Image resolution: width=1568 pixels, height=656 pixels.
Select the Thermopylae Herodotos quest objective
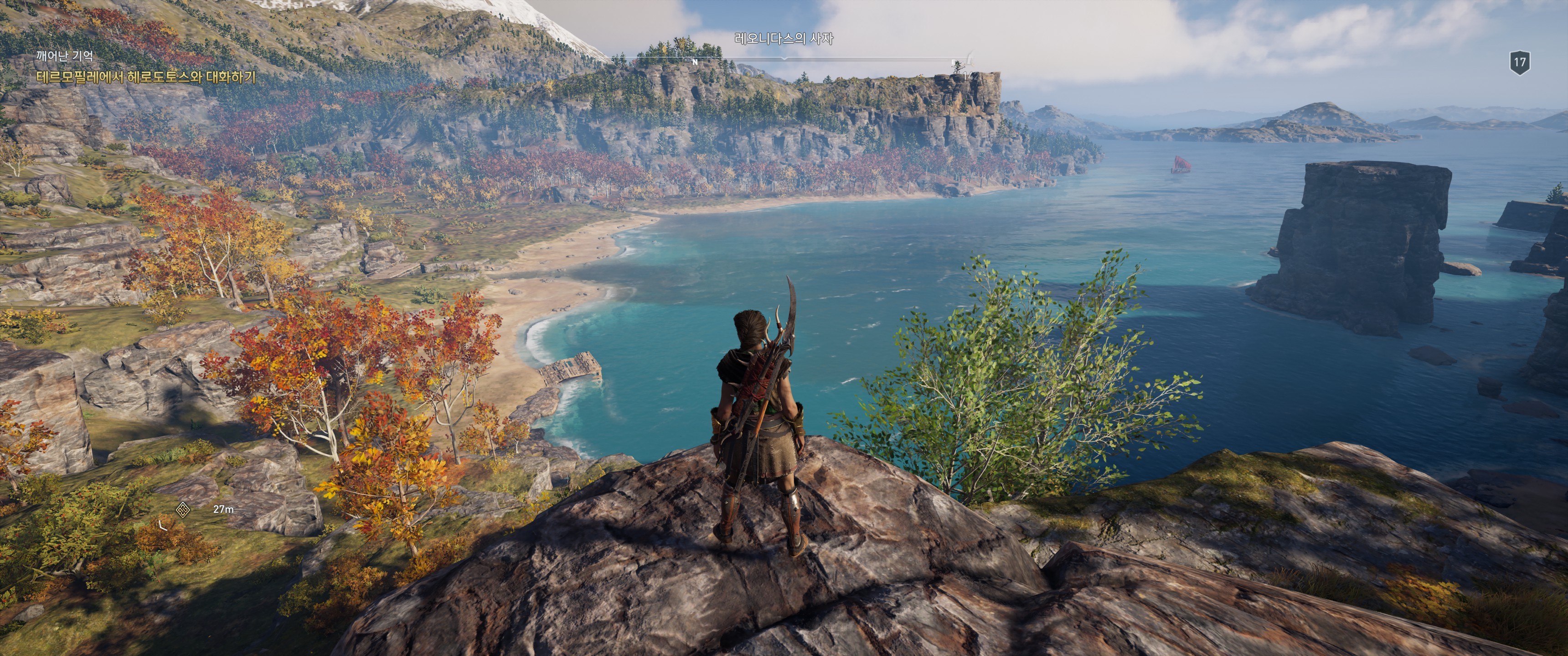[x=146, y=77]
